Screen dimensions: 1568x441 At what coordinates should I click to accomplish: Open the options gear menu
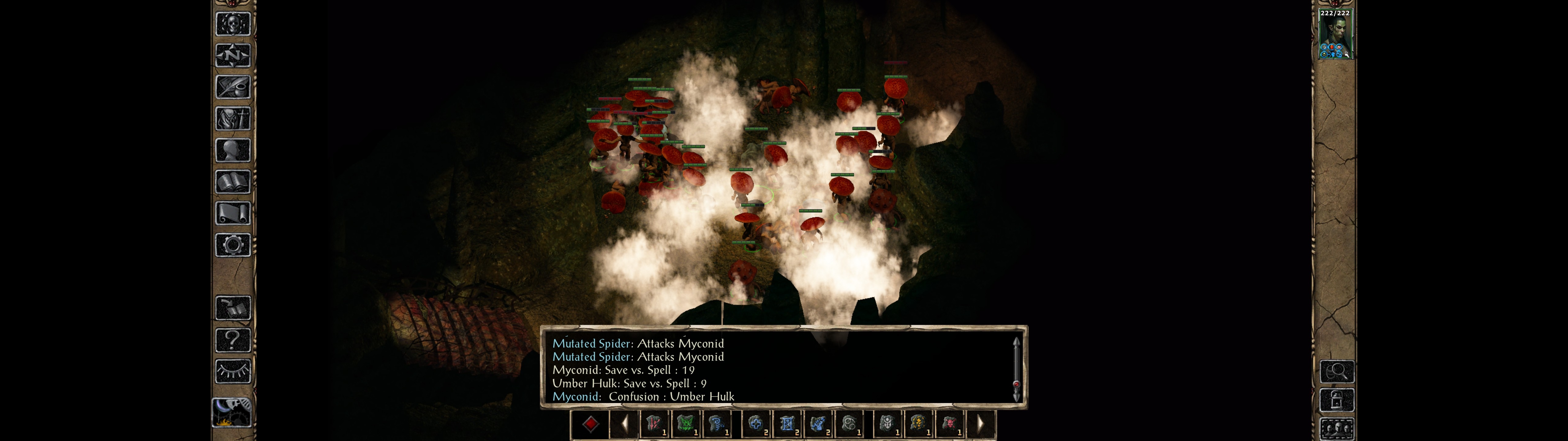point(232,245)
